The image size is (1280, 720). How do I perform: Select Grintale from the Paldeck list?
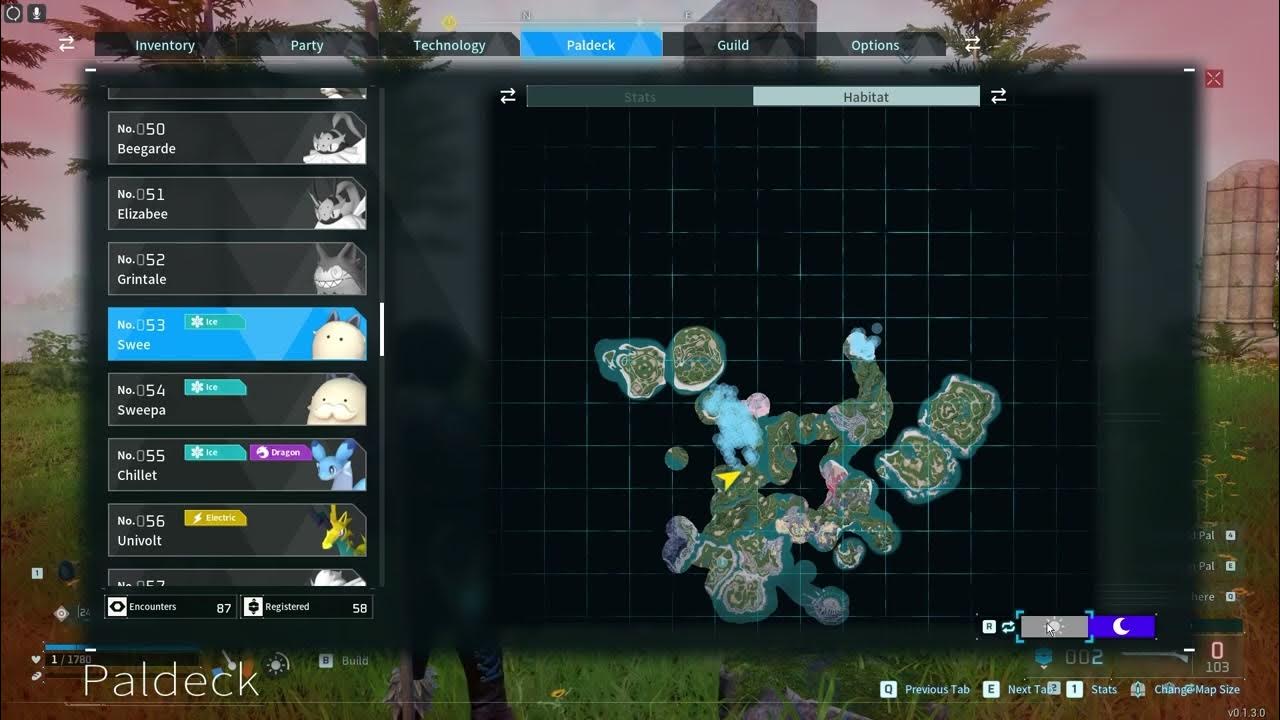[237, 268]
